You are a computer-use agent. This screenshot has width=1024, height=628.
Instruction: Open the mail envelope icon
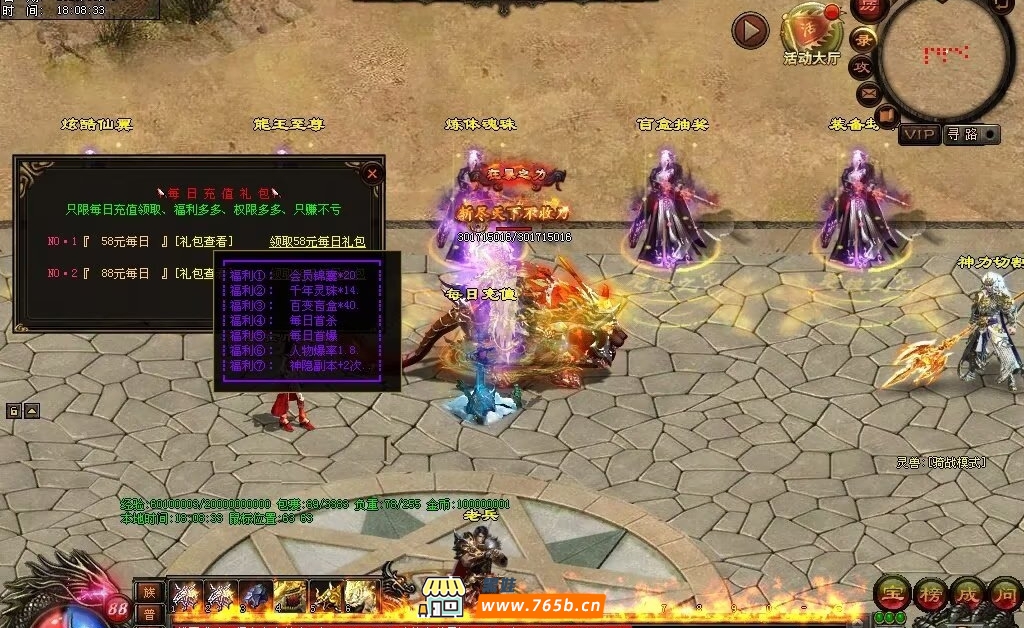tap(868, 93)
